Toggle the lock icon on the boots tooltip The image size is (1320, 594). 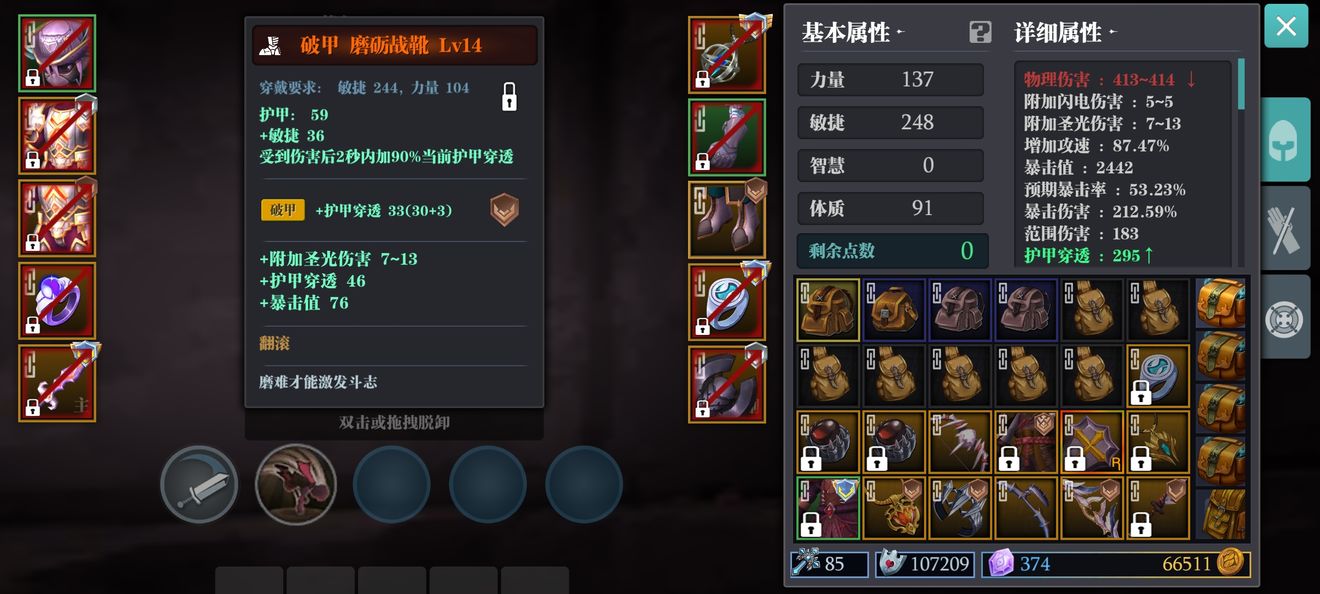(x=509, y=96)
